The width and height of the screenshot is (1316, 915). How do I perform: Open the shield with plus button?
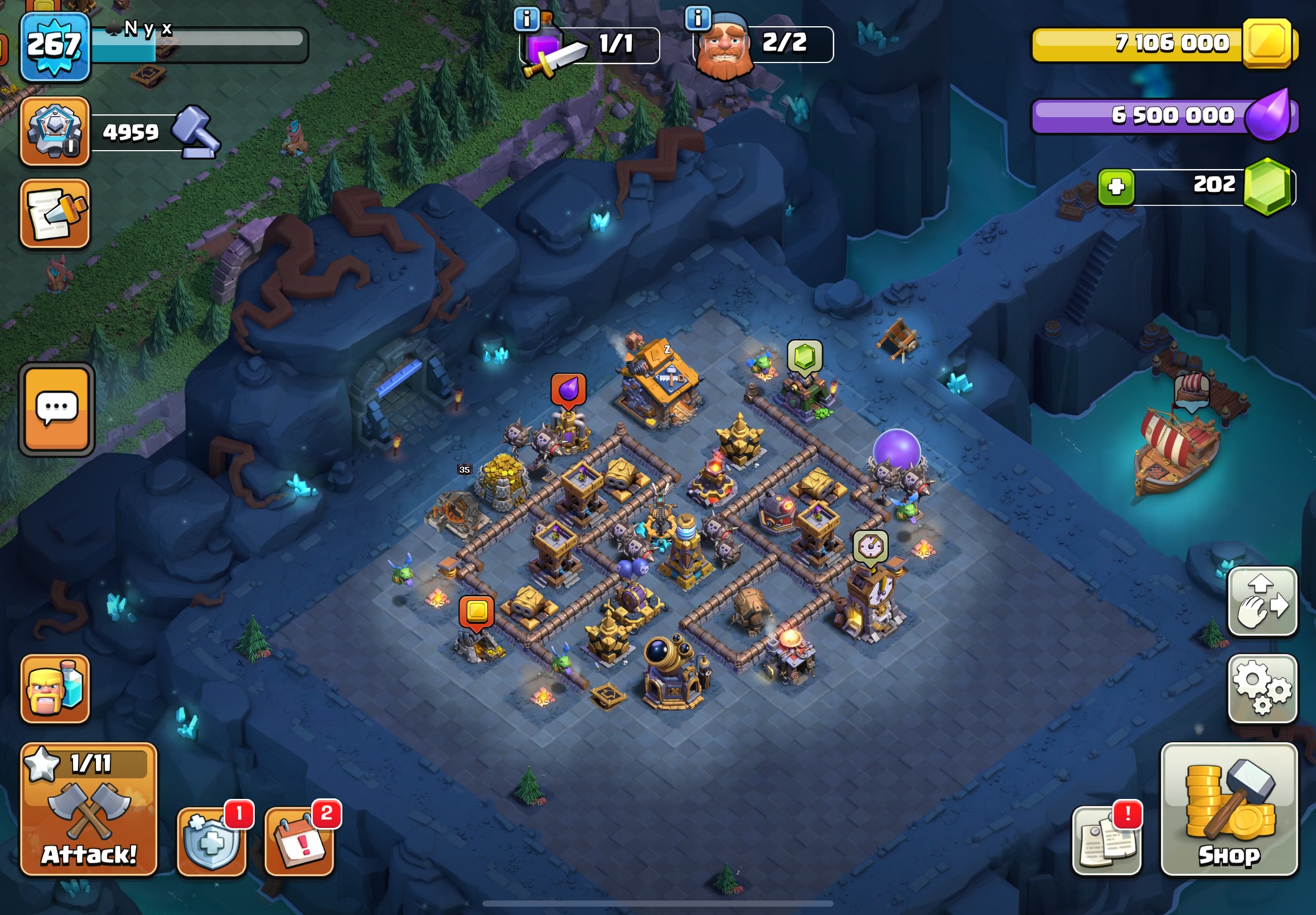(211, 841)
